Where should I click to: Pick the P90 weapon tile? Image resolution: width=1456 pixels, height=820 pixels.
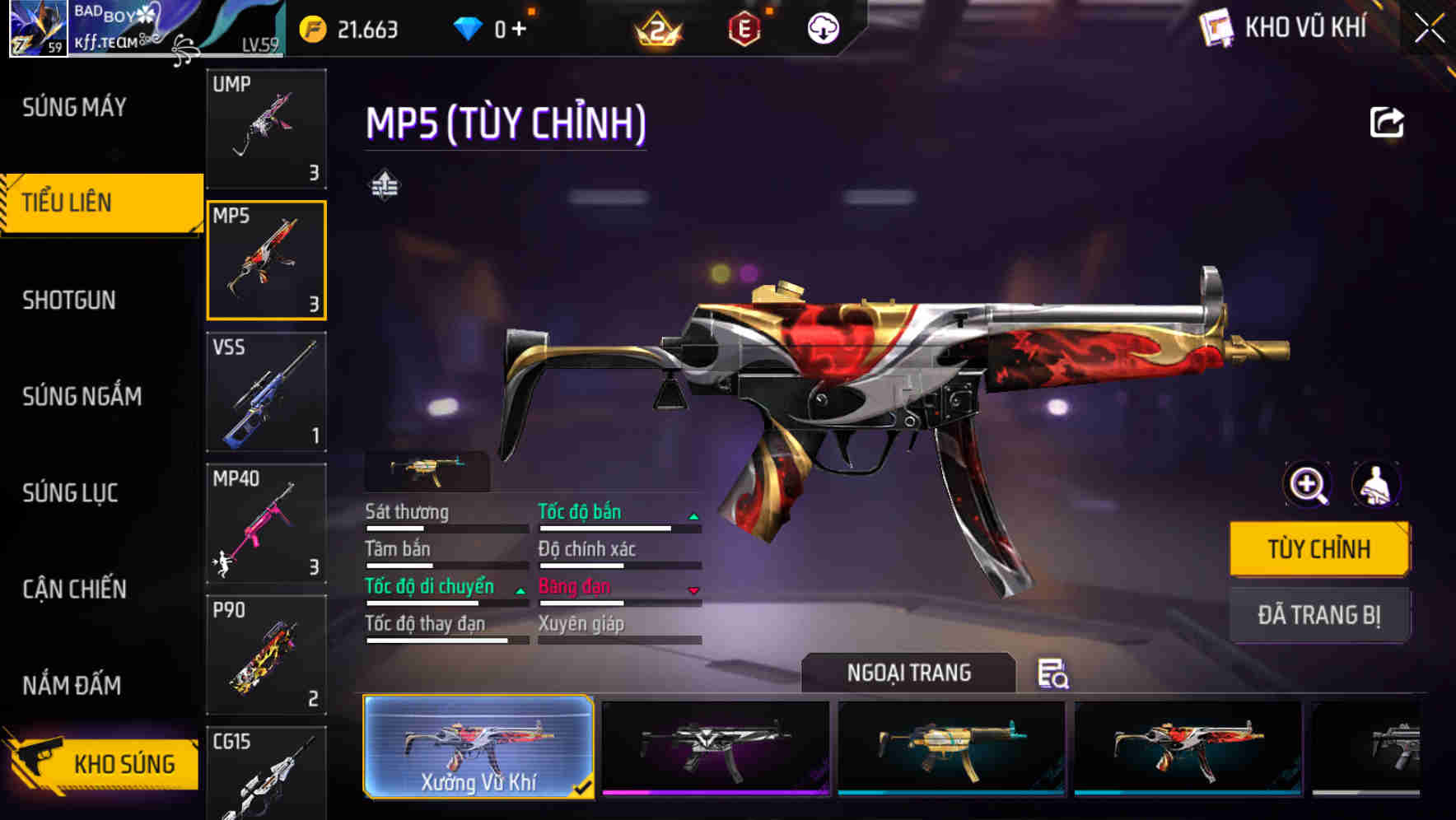[x=266, y=655]
